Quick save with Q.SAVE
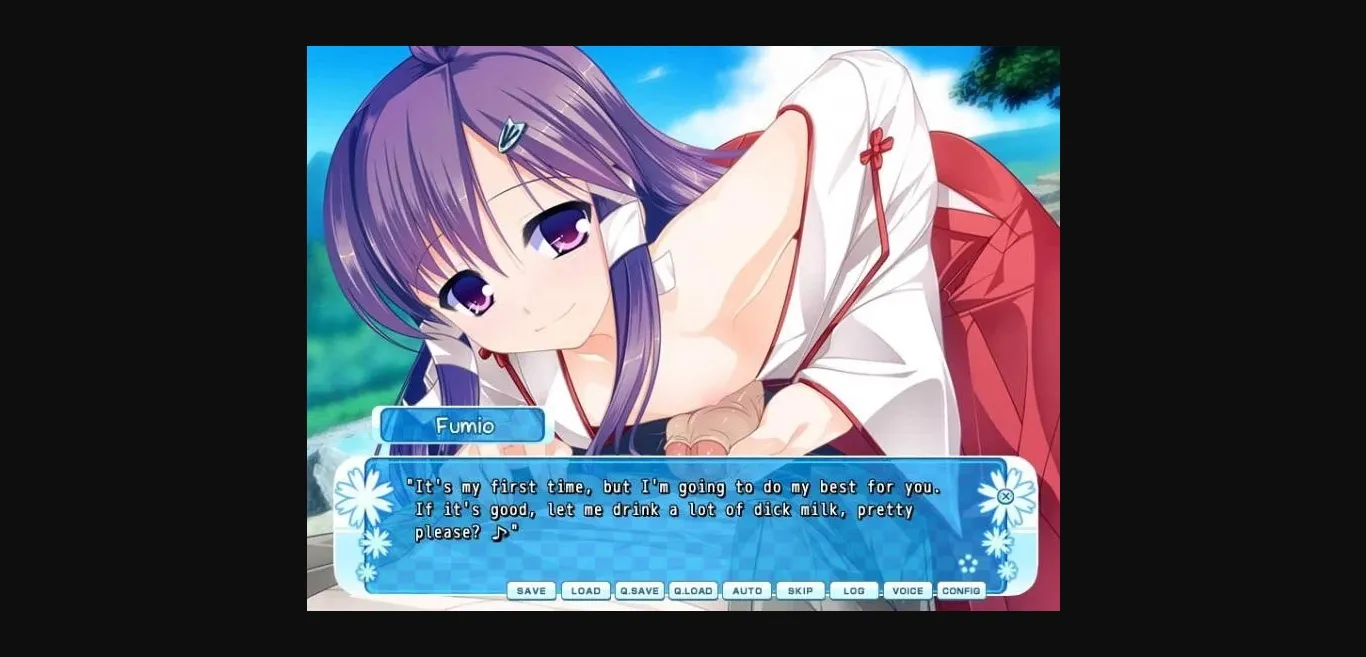 coord(639,591)
